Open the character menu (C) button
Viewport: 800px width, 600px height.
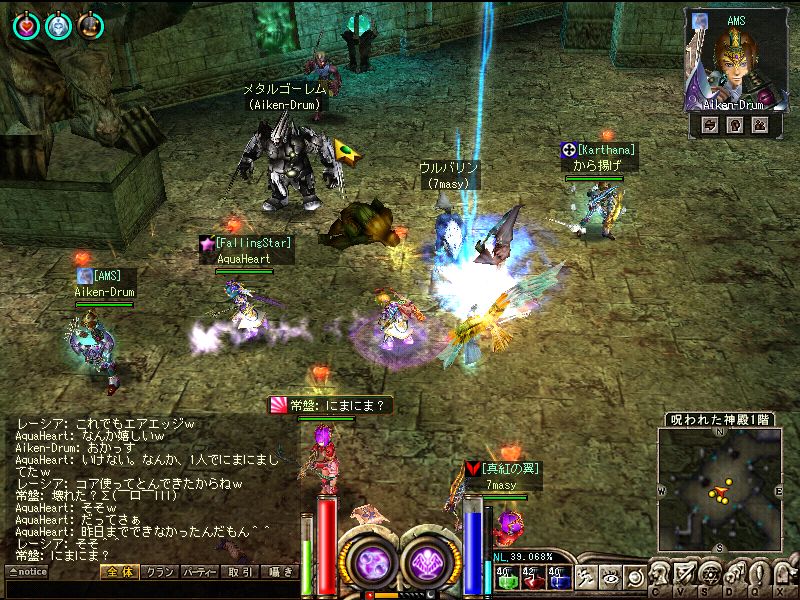pyautogui.click(x=658, y=575)
